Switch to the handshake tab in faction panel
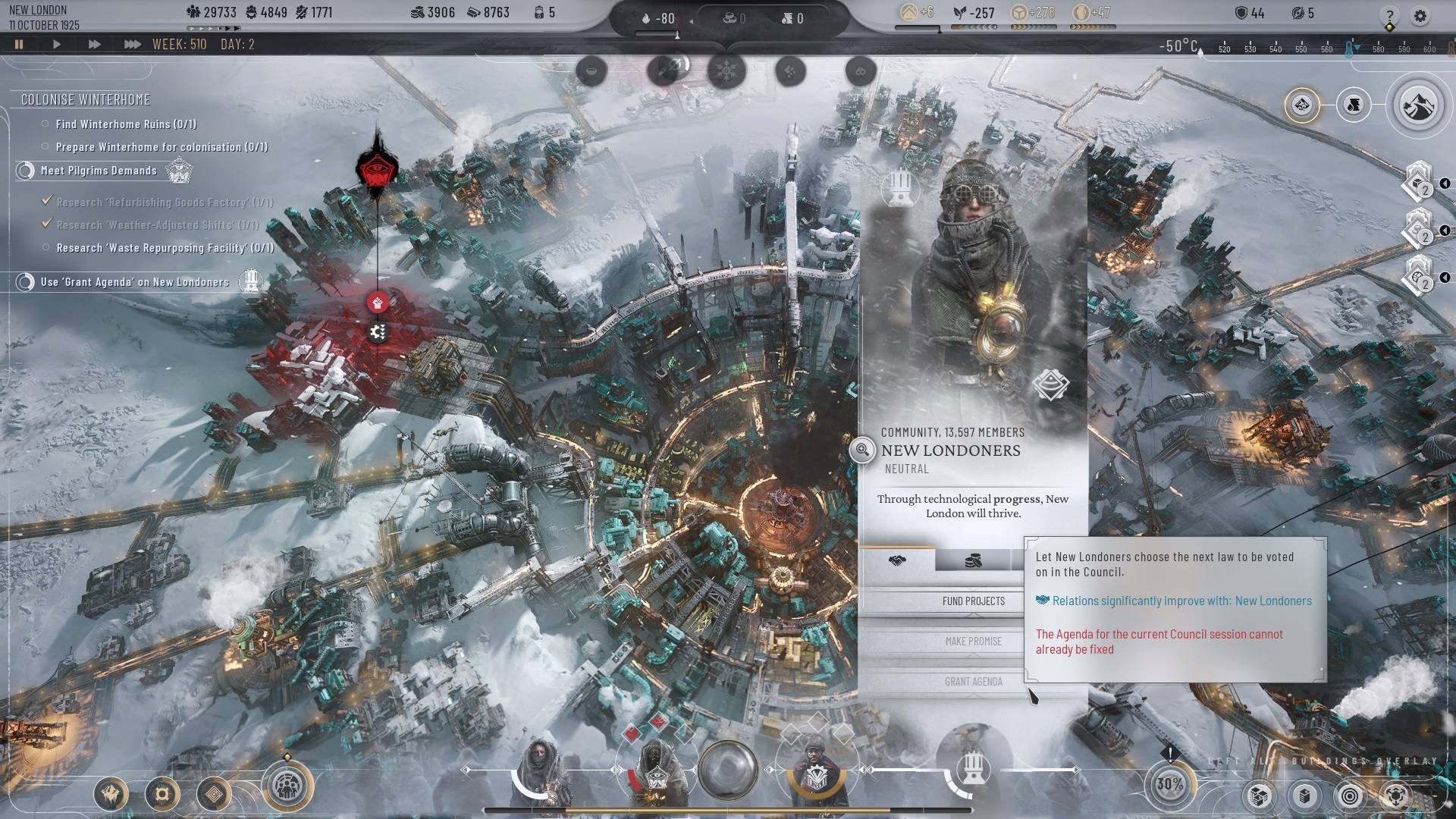This screenshot has height=819, width=1456. (897, 560)
